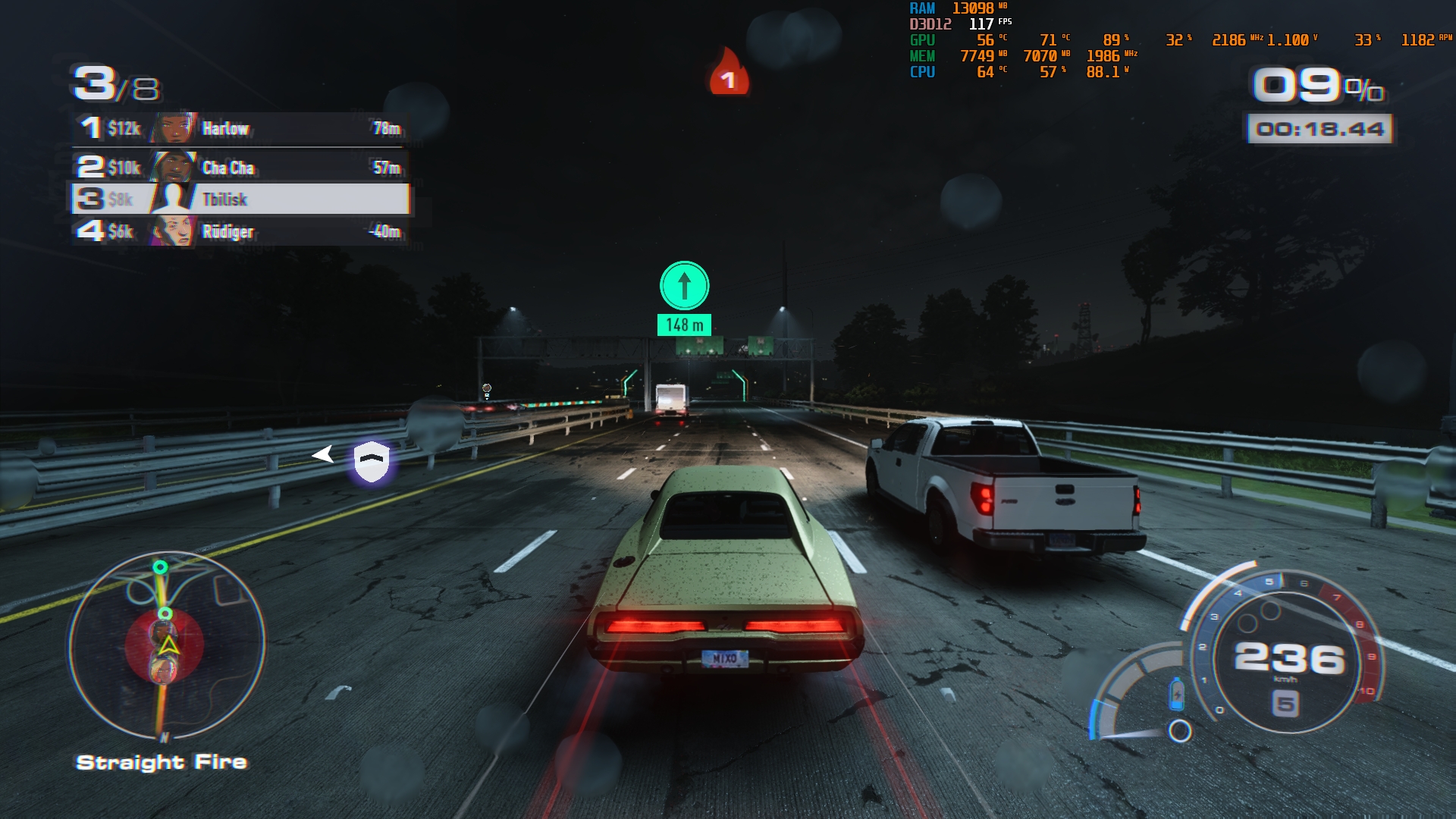Screen dimensions: 1456x819
Task: Open the circular minimap
Action: (167, 645)
